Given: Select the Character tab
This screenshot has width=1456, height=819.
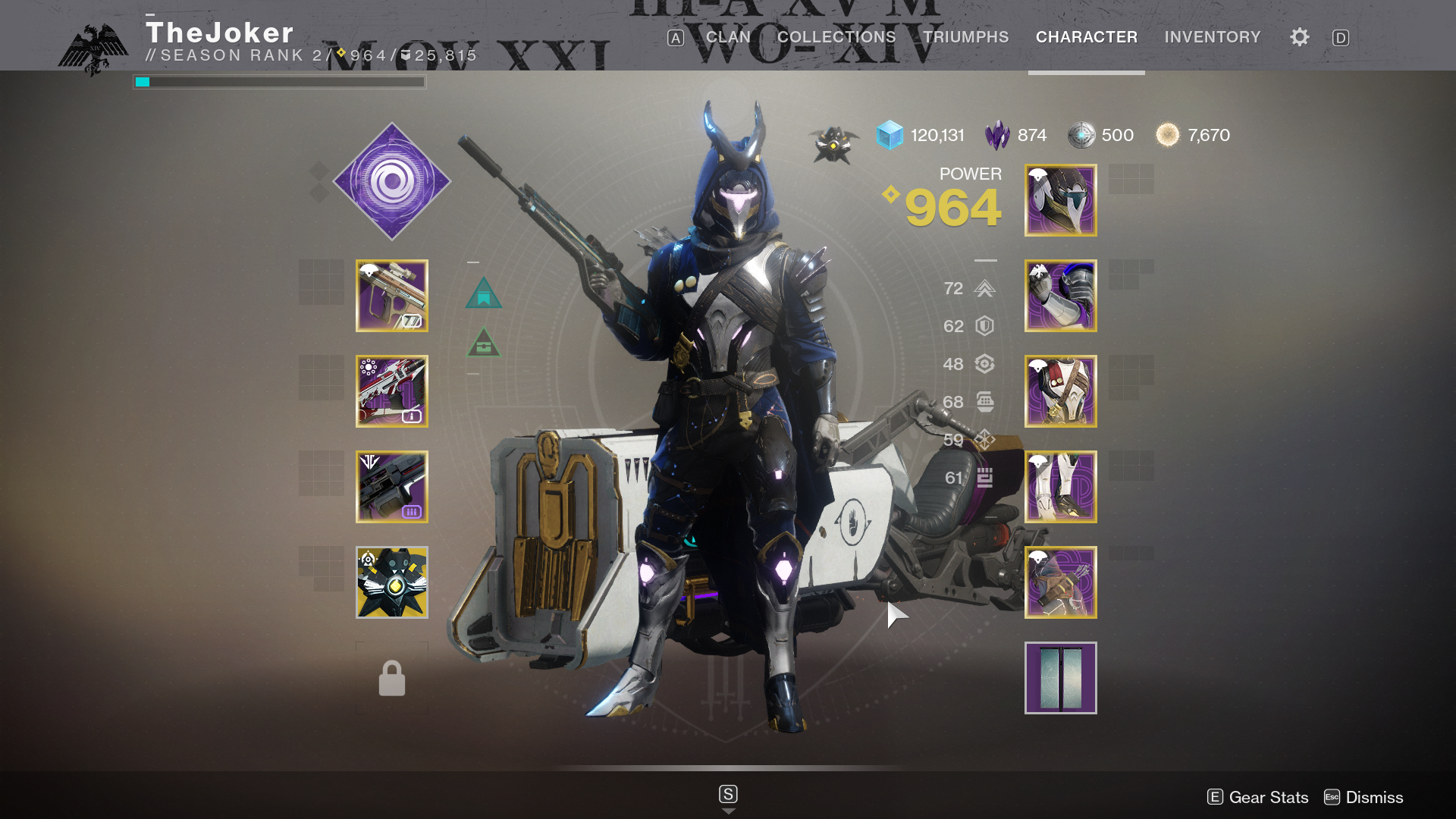Looking at the screenshot, I should 1086,37.
